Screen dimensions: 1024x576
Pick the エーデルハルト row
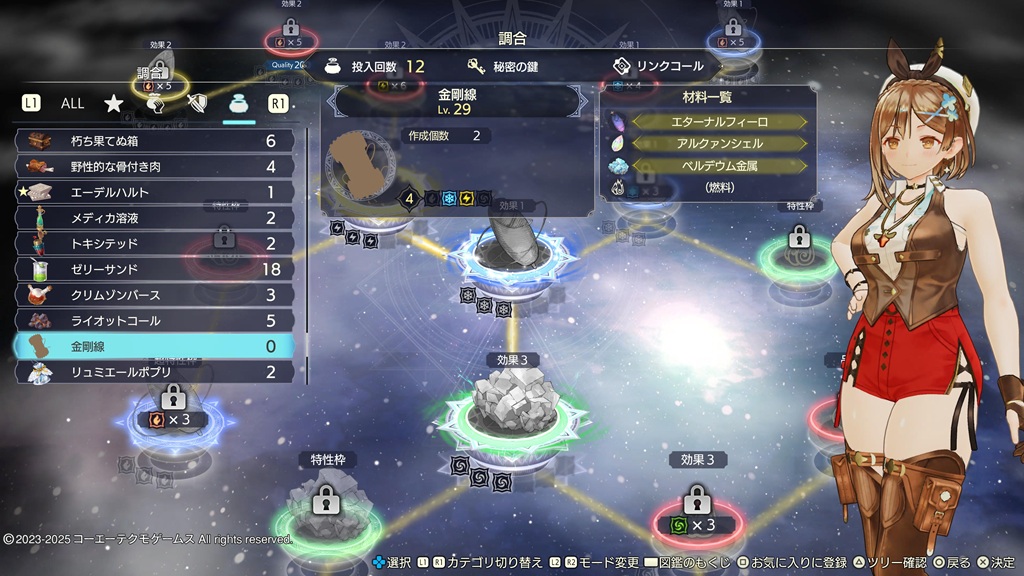[154, 192]
